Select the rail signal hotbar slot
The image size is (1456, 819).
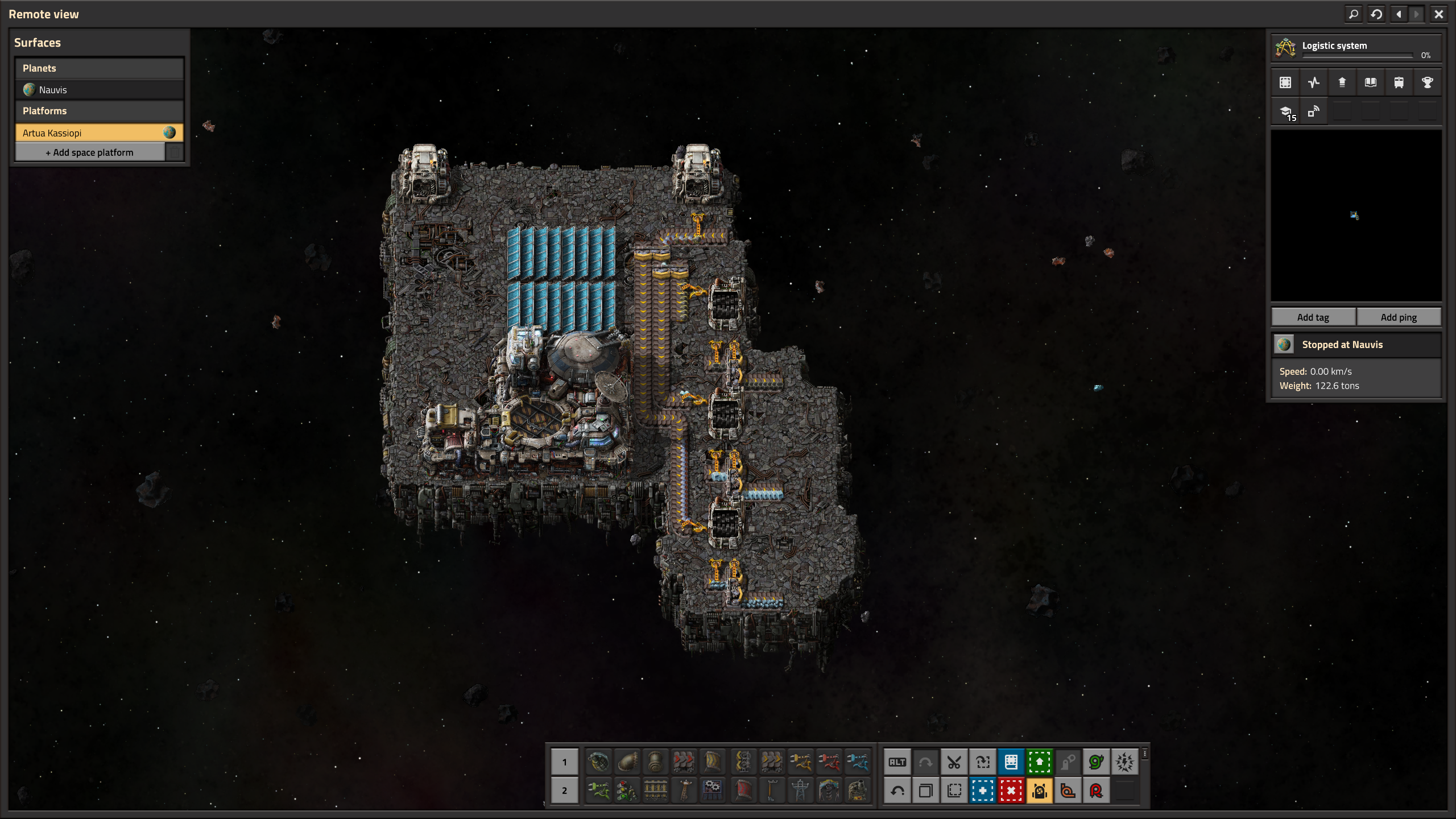click(x=627, y=791)
